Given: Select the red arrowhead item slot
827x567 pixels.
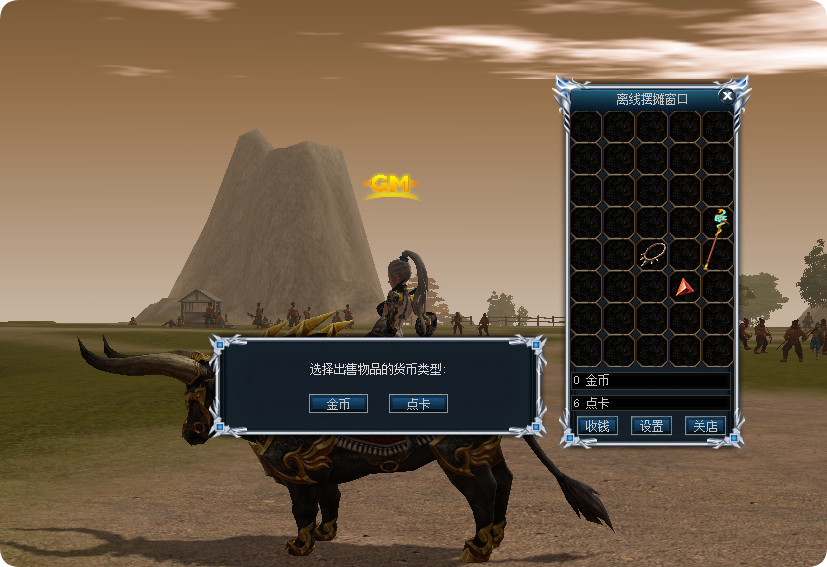Looking at the screenshot, I should [x=684, y=288].
